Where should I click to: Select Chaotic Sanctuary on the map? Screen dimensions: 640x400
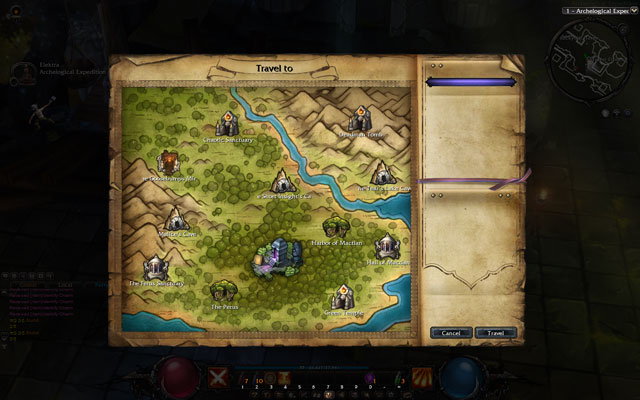click(x=228, y=123)
